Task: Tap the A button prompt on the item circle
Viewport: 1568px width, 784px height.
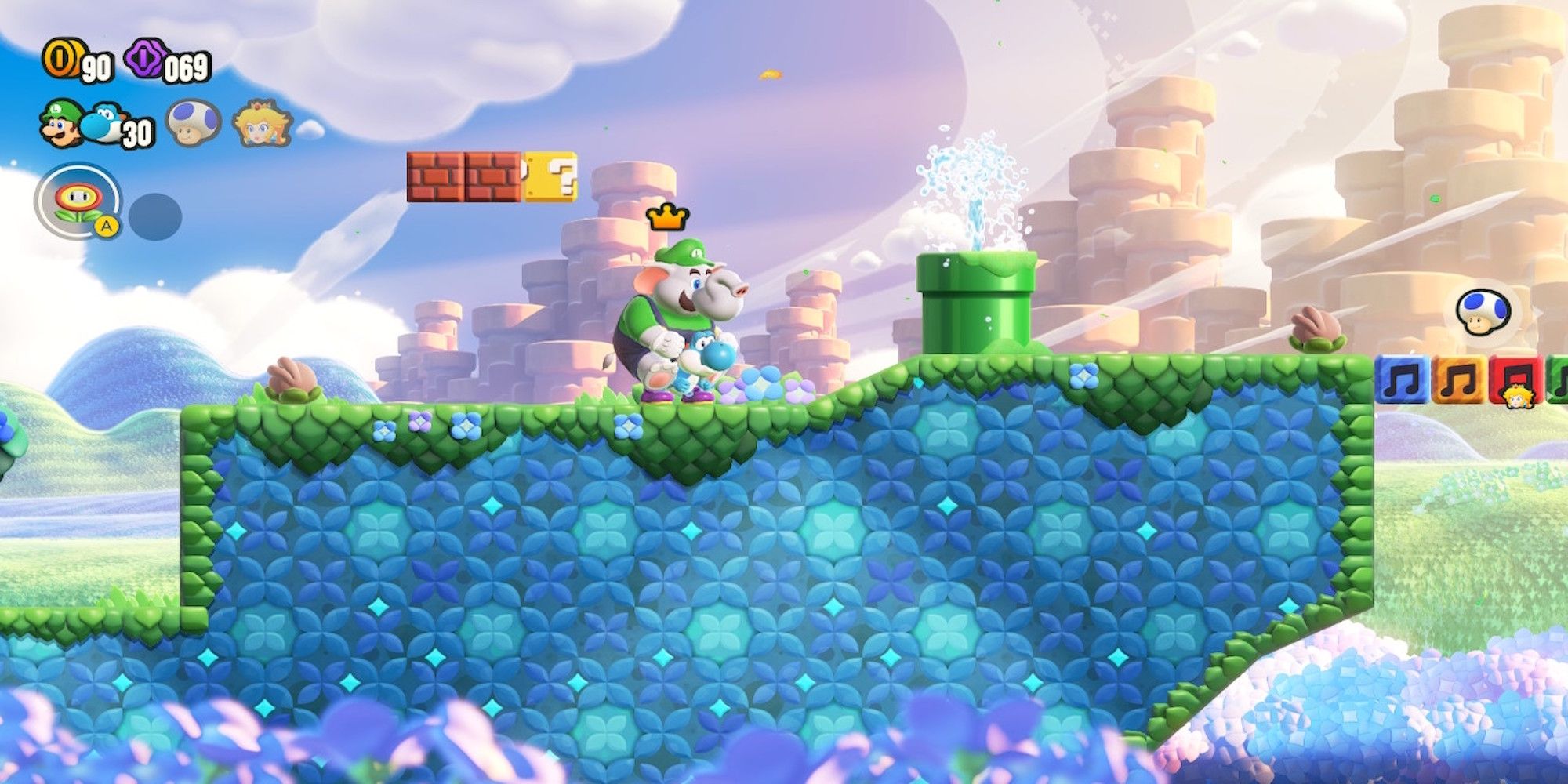Action: click(x=106, y=227)
